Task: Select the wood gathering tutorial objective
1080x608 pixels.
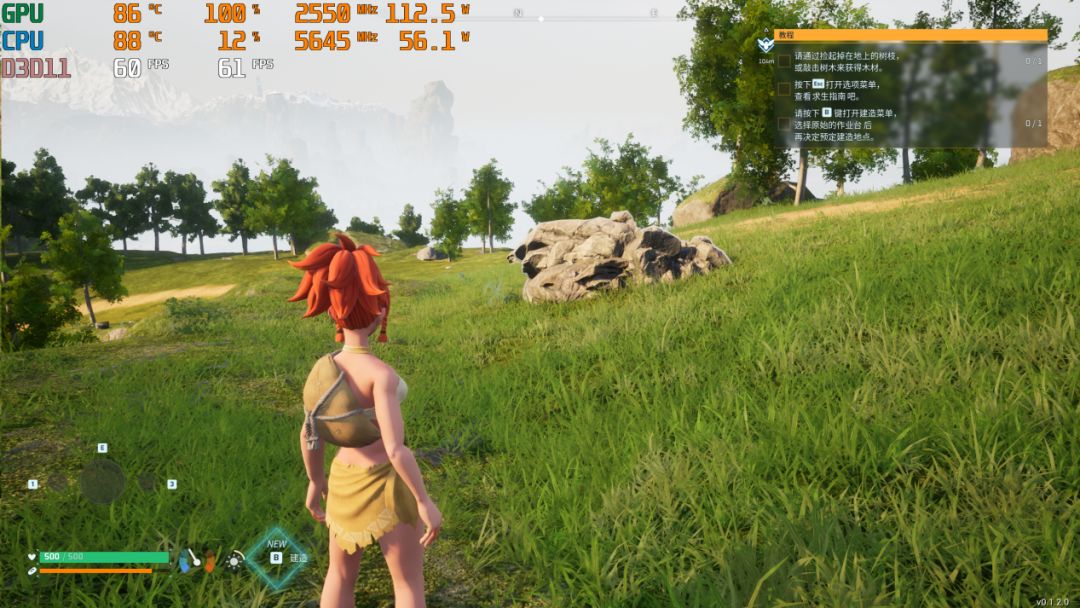Action: point(846,61)
